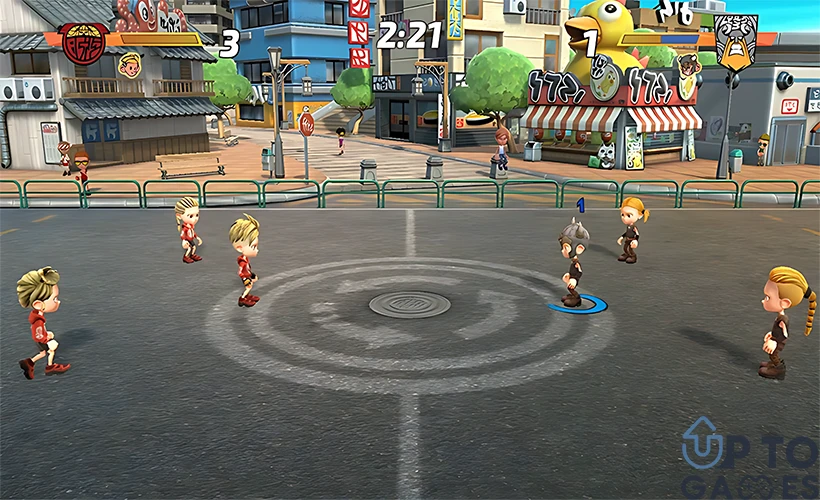This screenshot has width=820, height=500.
Task: Select the blonde player portrait under red bar
Action: point(129,66)
